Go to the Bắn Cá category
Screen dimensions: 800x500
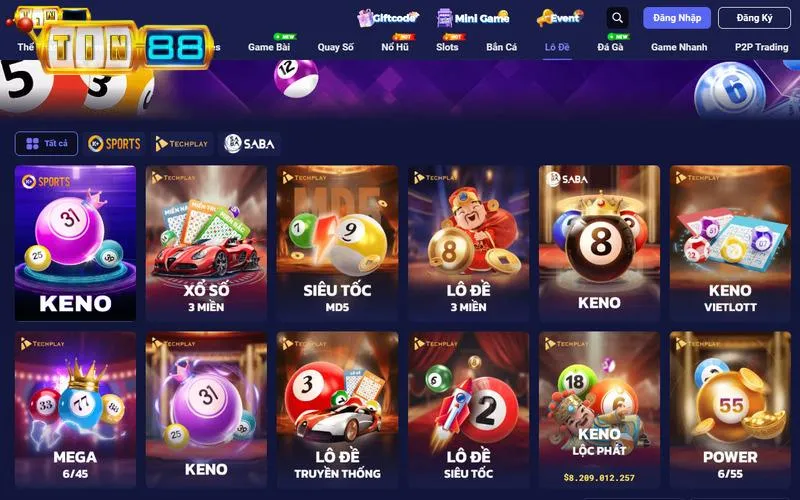click(501, 47)
